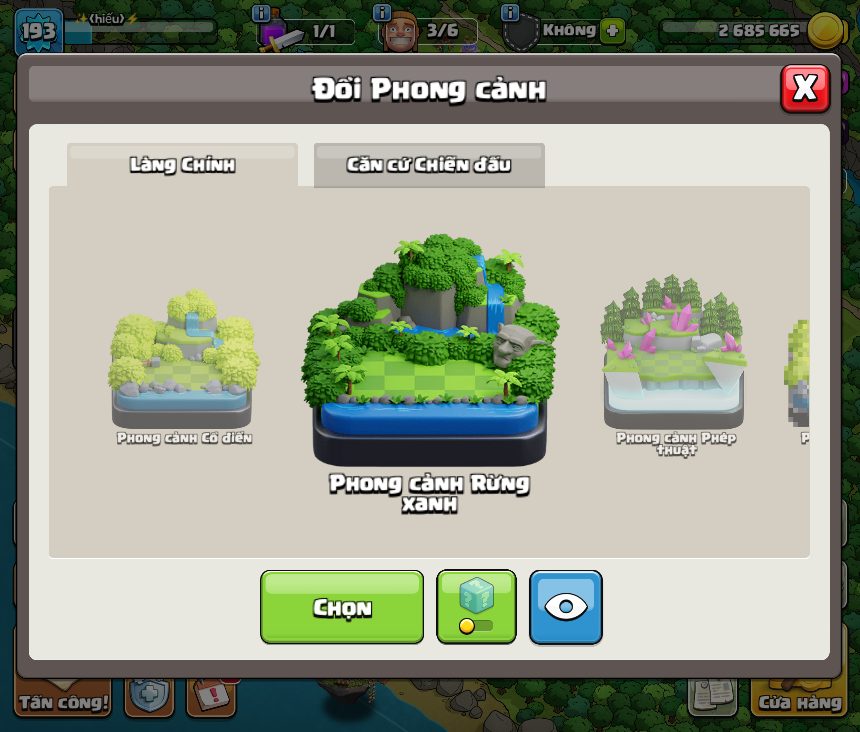Show builder info above the 3/6 counter

pyautogui.click(x=381, y=13)
